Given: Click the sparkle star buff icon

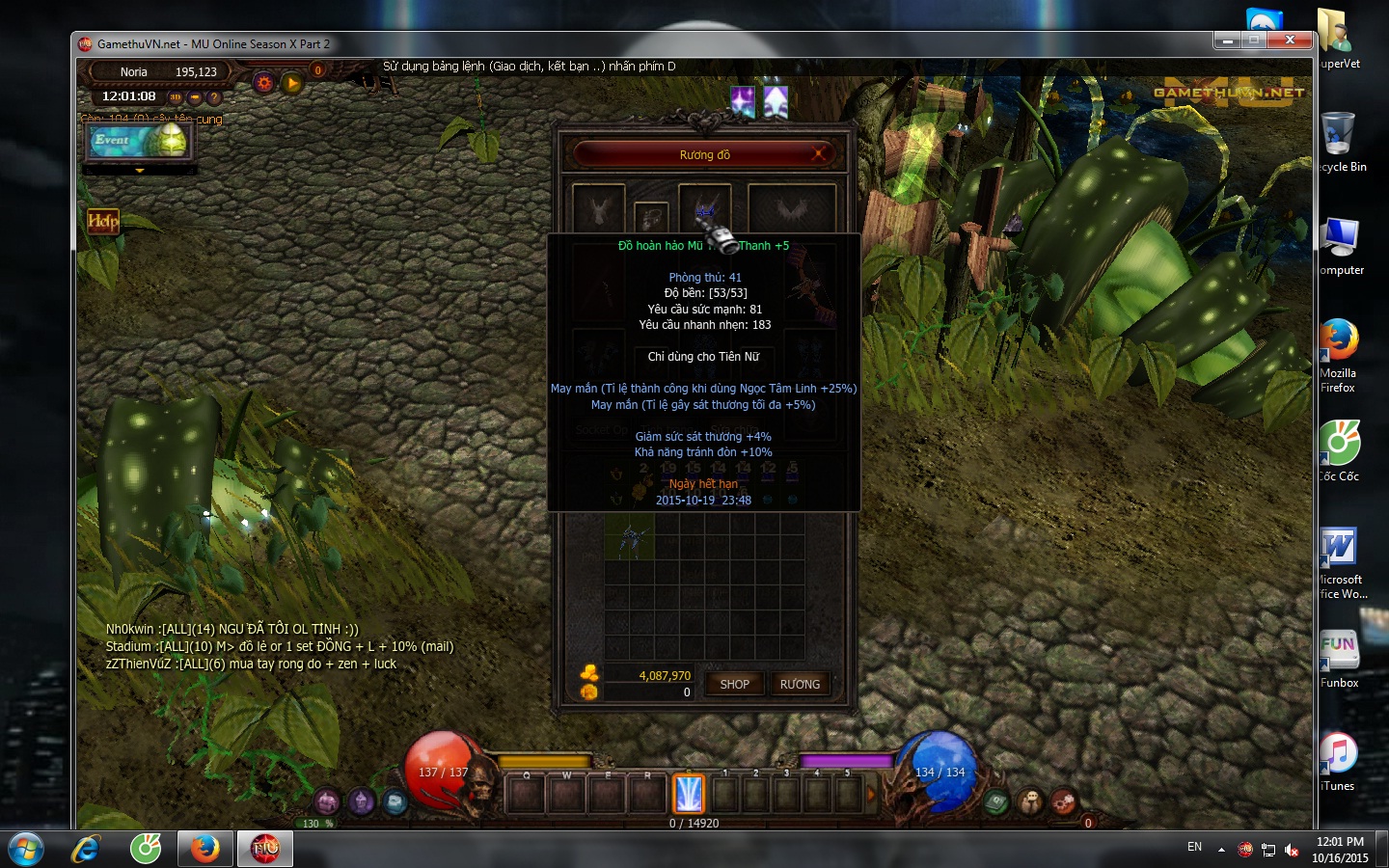Looking at the screenshot, I should [x=743, y=101].
